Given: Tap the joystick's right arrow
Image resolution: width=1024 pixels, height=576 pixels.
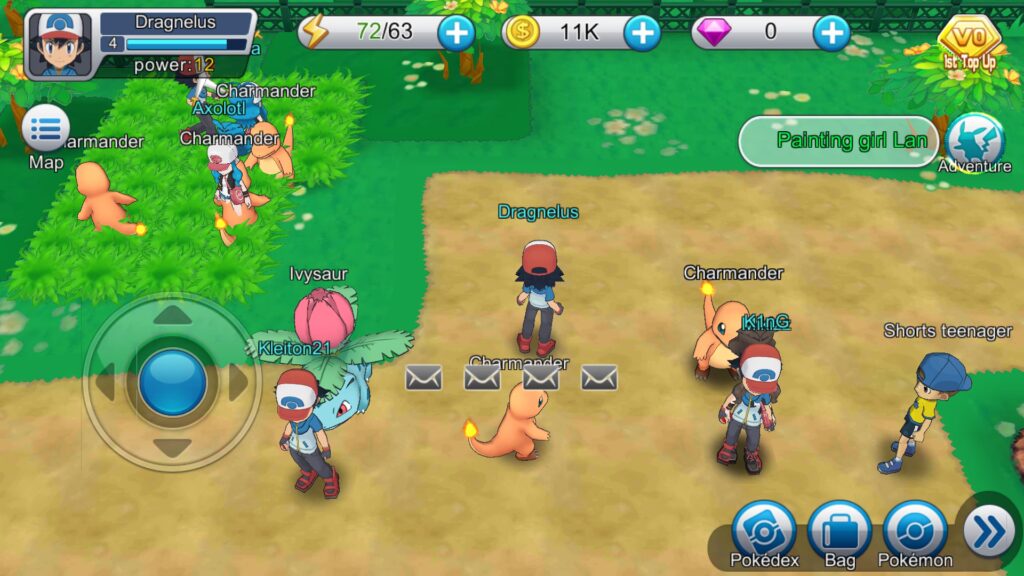Looking at the screenshot, I should pyautogui.click(x=238, y=383).
